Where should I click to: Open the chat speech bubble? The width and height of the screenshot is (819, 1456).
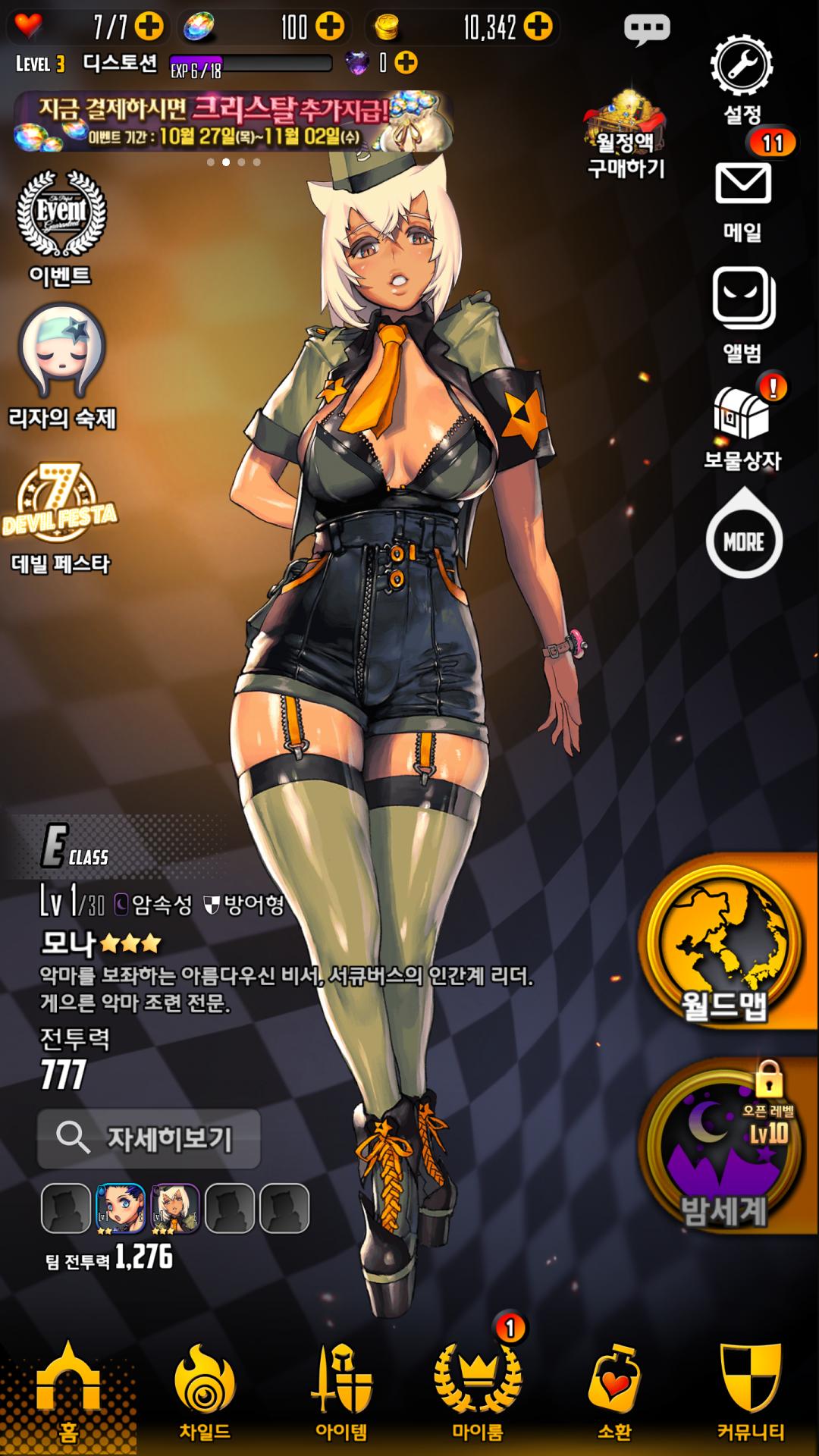647,29
